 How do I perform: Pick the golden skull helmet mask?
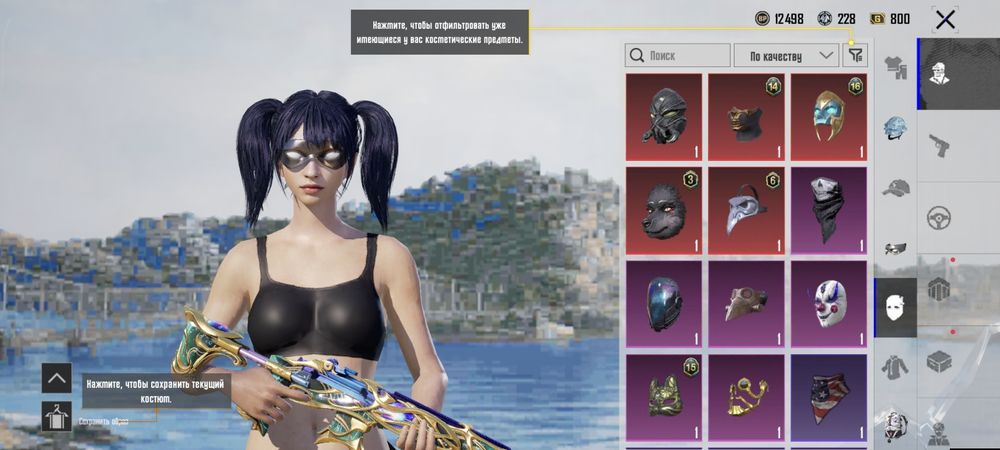(x=829, y=116)
